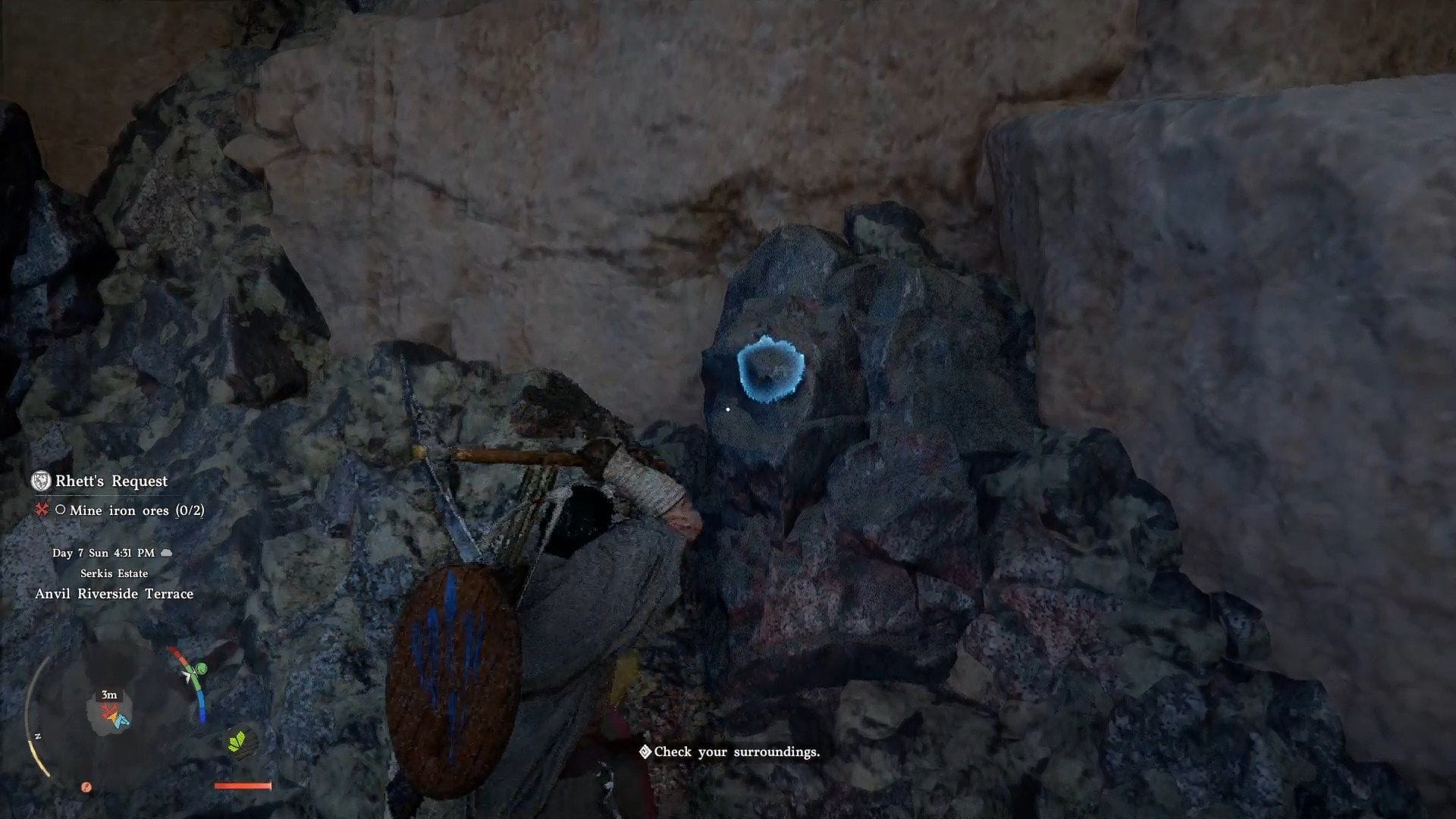Toggle the compass N marker on the minimap ring

pos(37,736)
